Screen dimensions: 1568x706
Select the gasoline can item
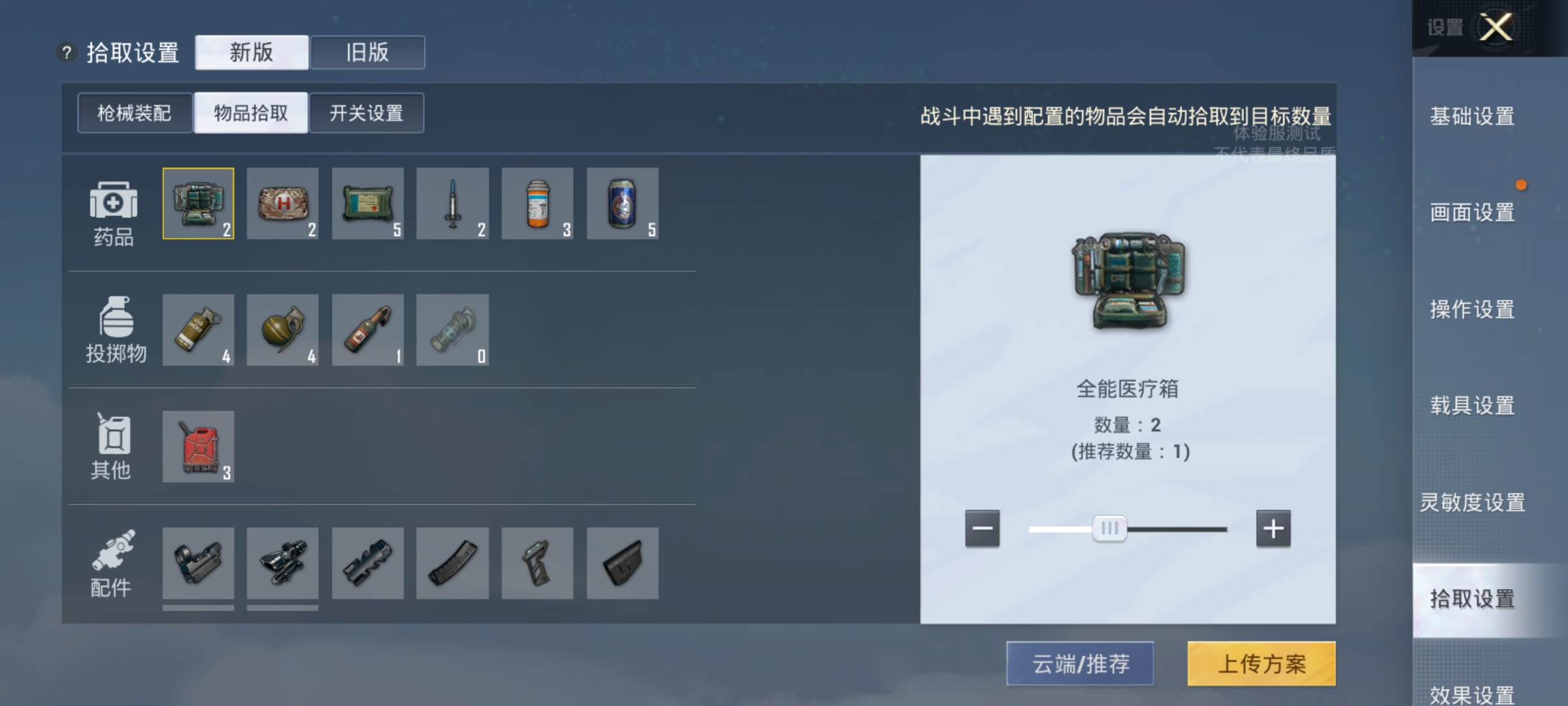[x=199, y=447]
